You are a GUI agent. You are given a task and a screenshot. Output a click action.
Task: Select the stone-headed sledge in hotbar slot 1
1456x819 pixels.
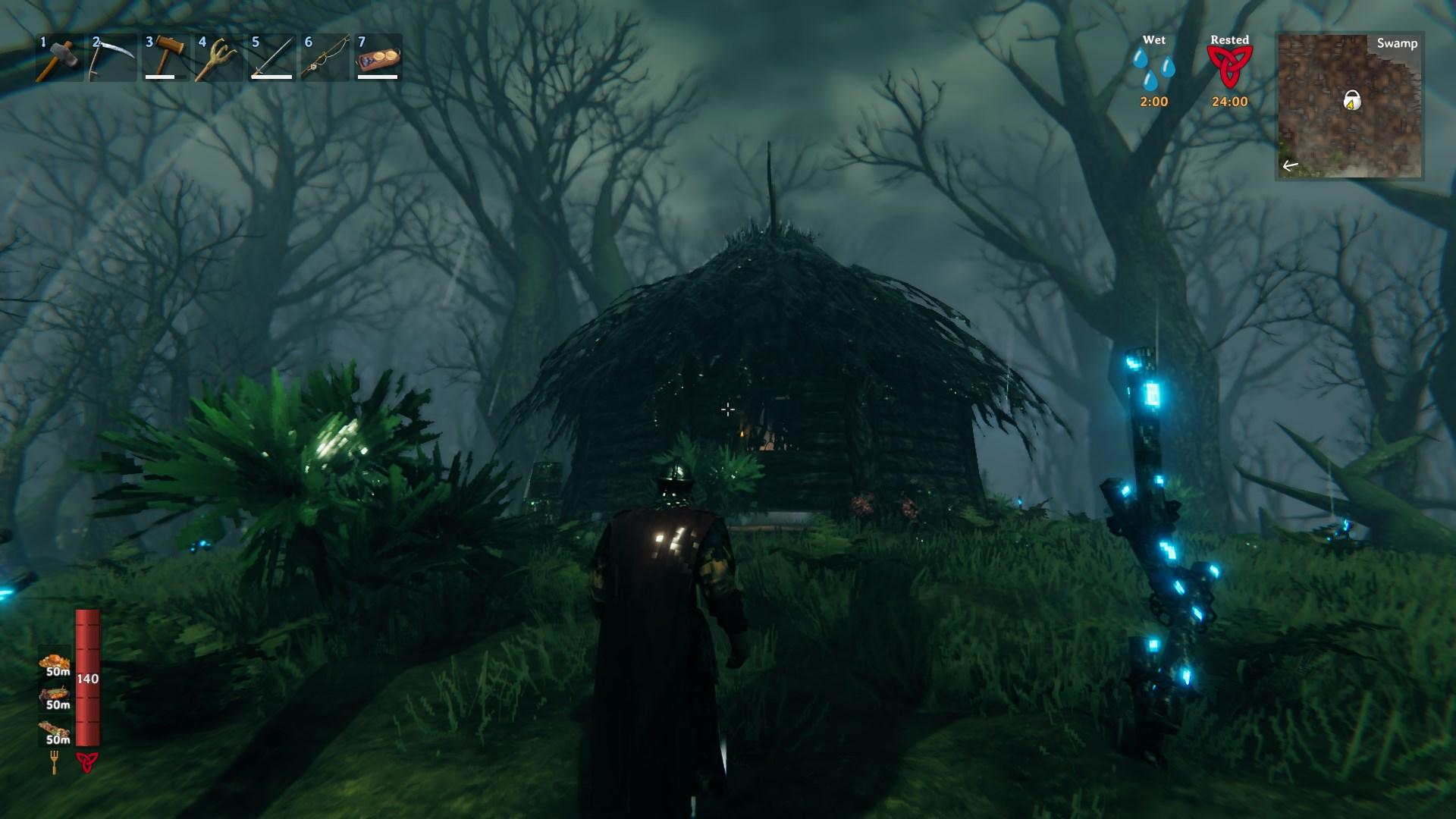point(59,57)
